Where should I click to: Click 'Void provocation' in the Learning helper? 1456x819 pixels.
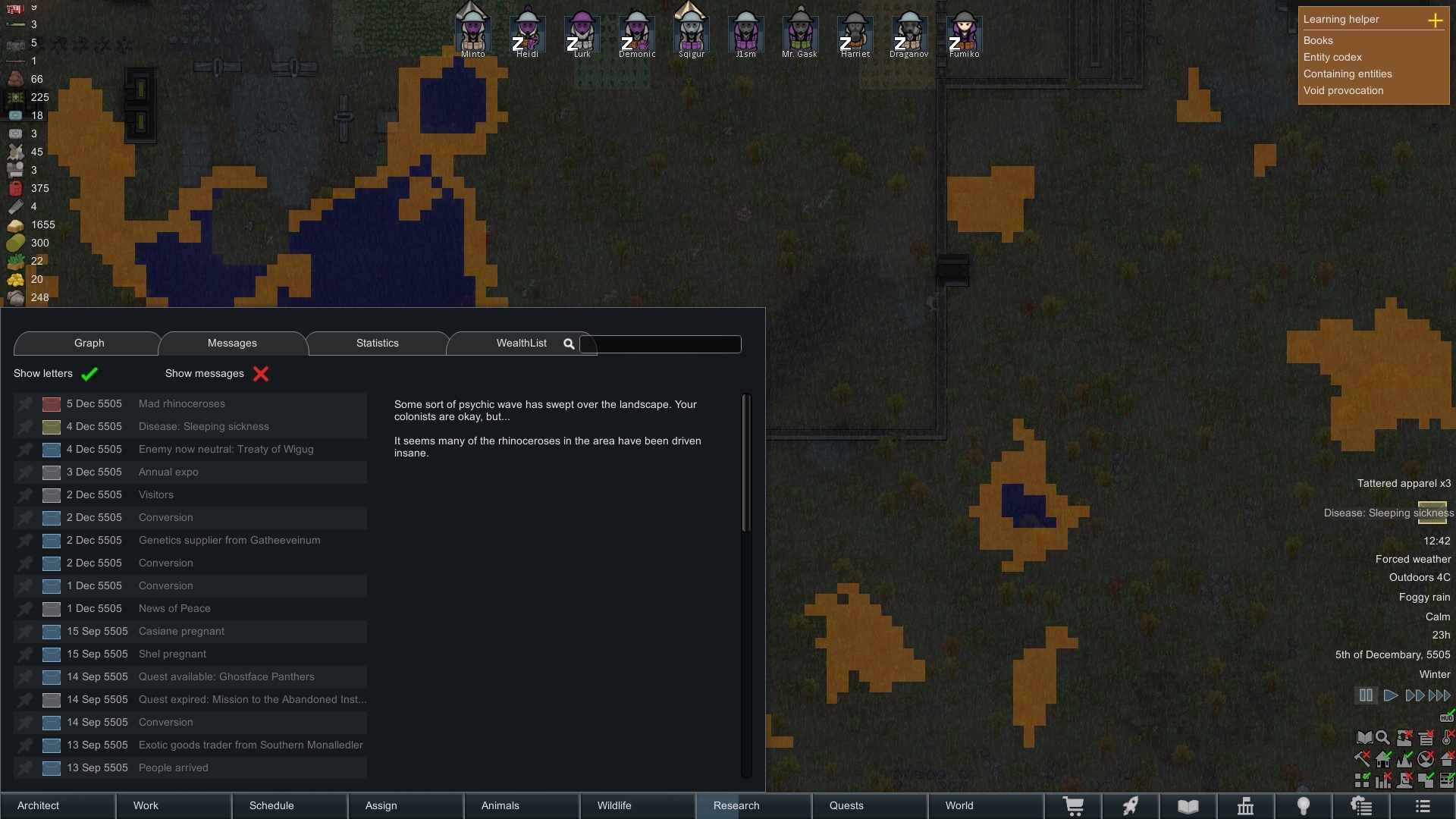(x=1343, y=90)
